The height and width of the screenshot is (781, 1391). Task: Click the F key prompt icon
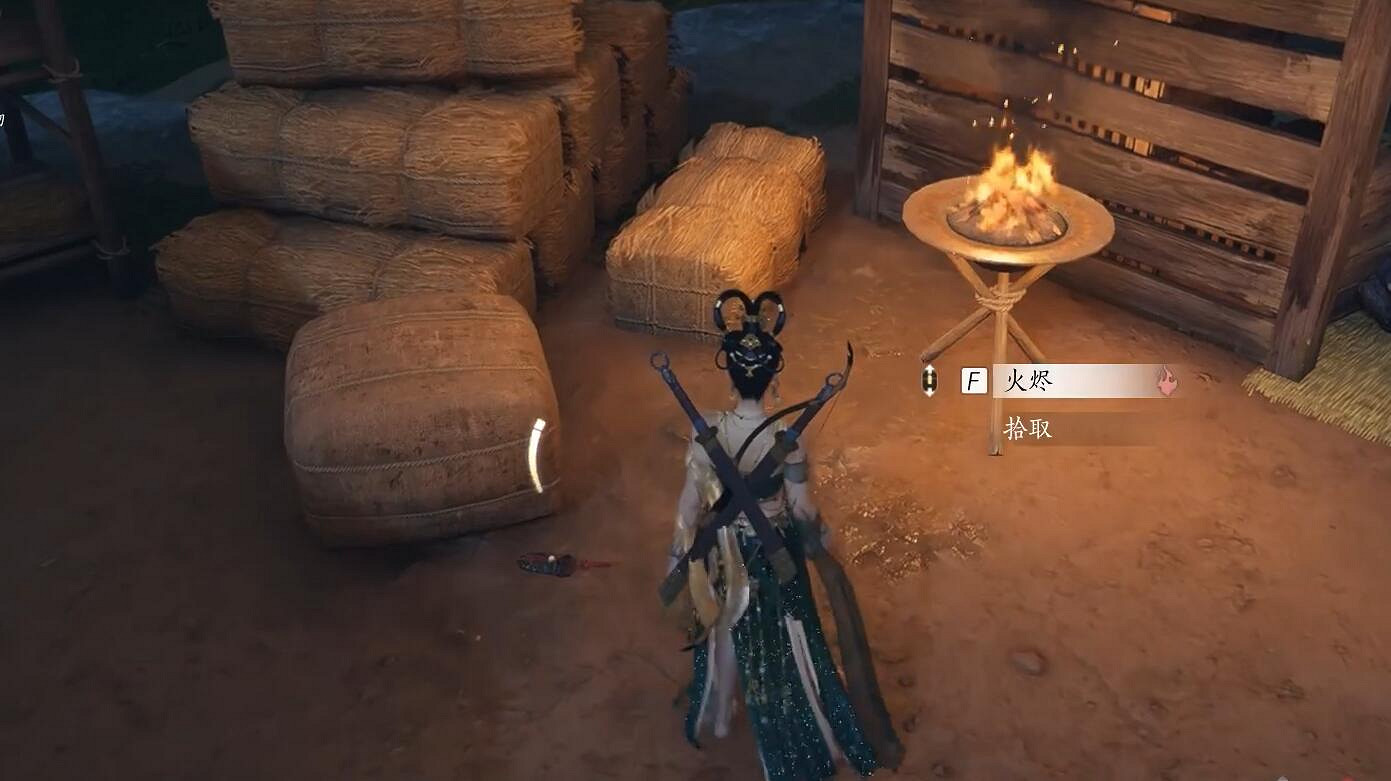pos(973,380)
